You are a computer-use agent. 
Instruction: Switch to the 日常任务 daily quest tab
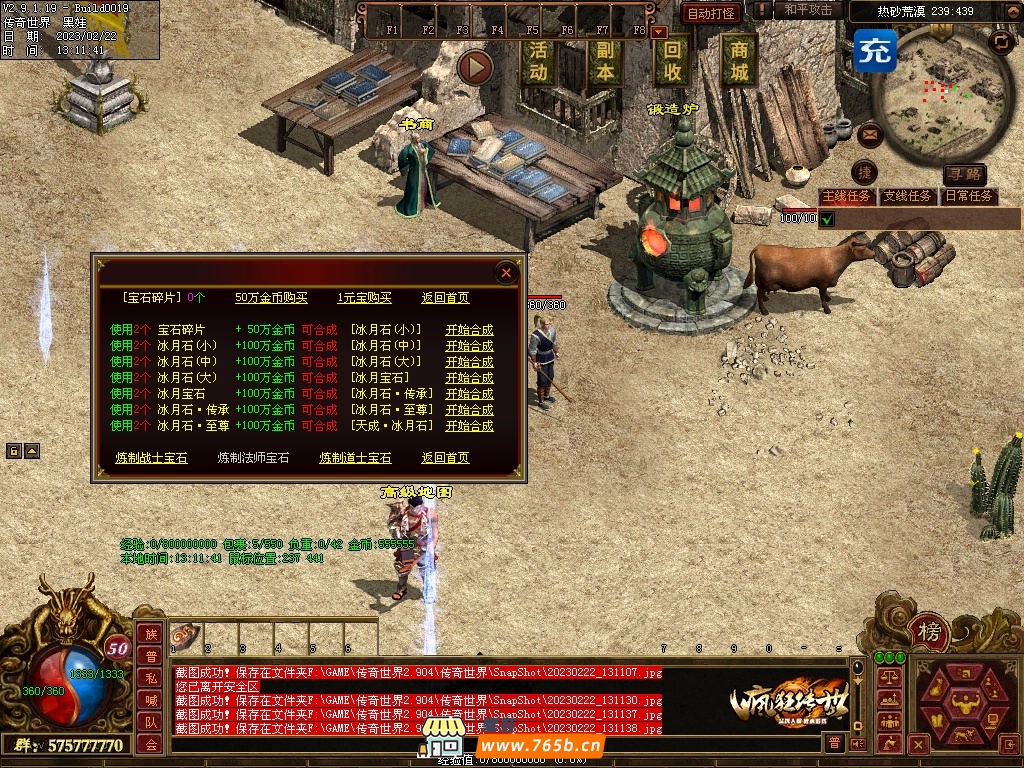(x=969, y=196)
